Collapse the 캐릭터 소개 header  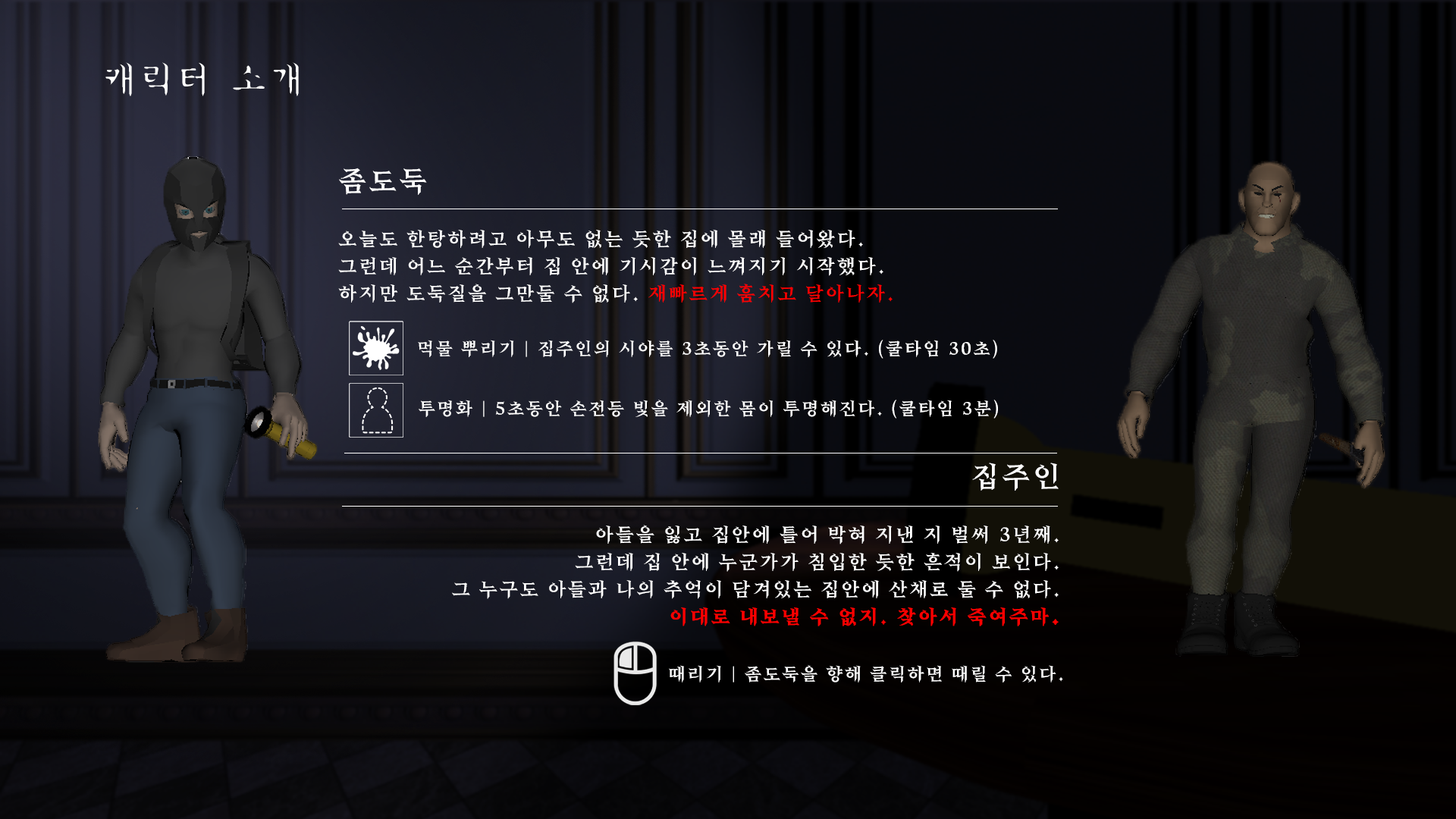[203, 80]
